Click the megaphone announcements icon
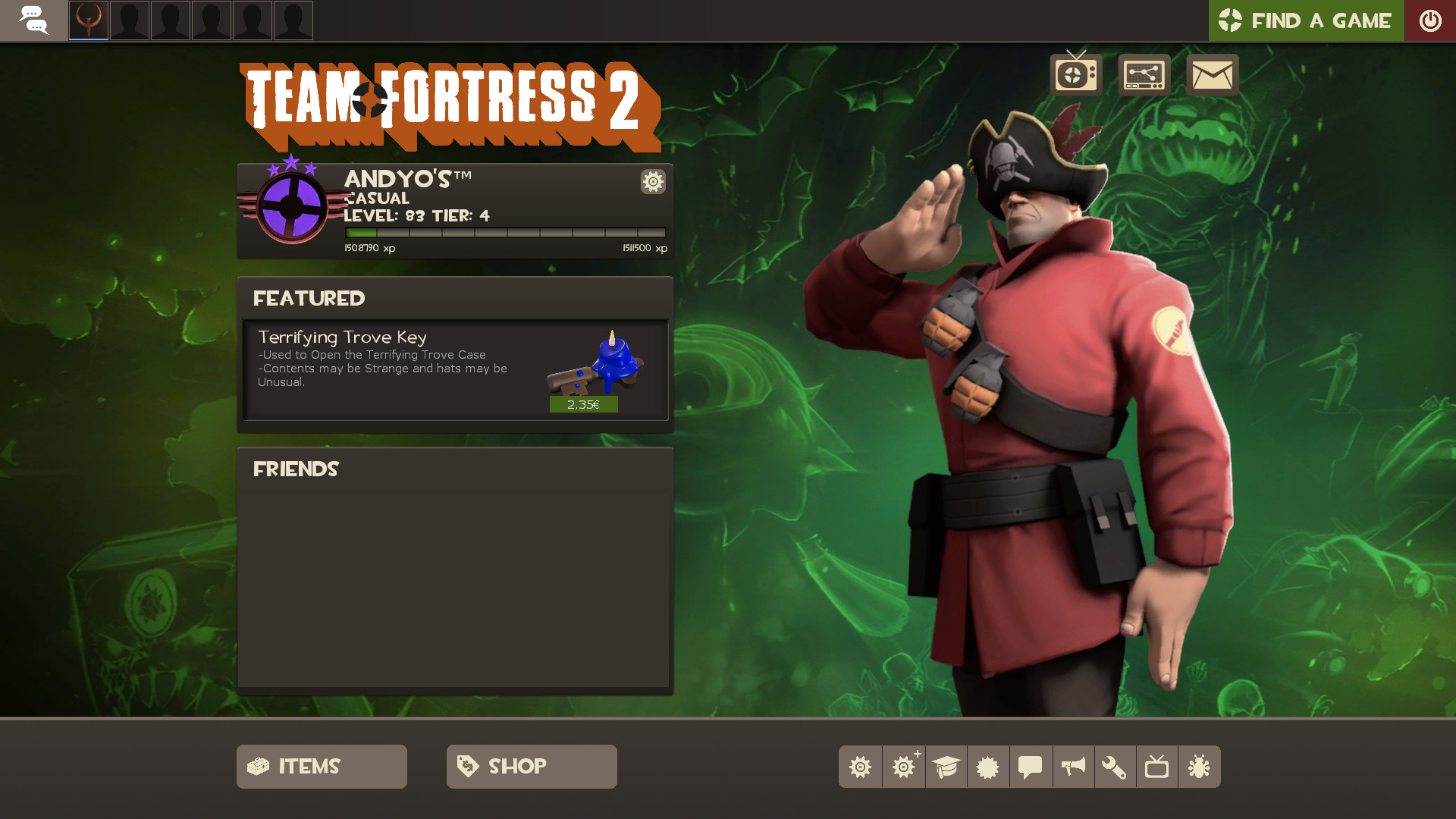Image resolution: width=1456 pixels, height=819 pixels. [x=1073, y=767]
